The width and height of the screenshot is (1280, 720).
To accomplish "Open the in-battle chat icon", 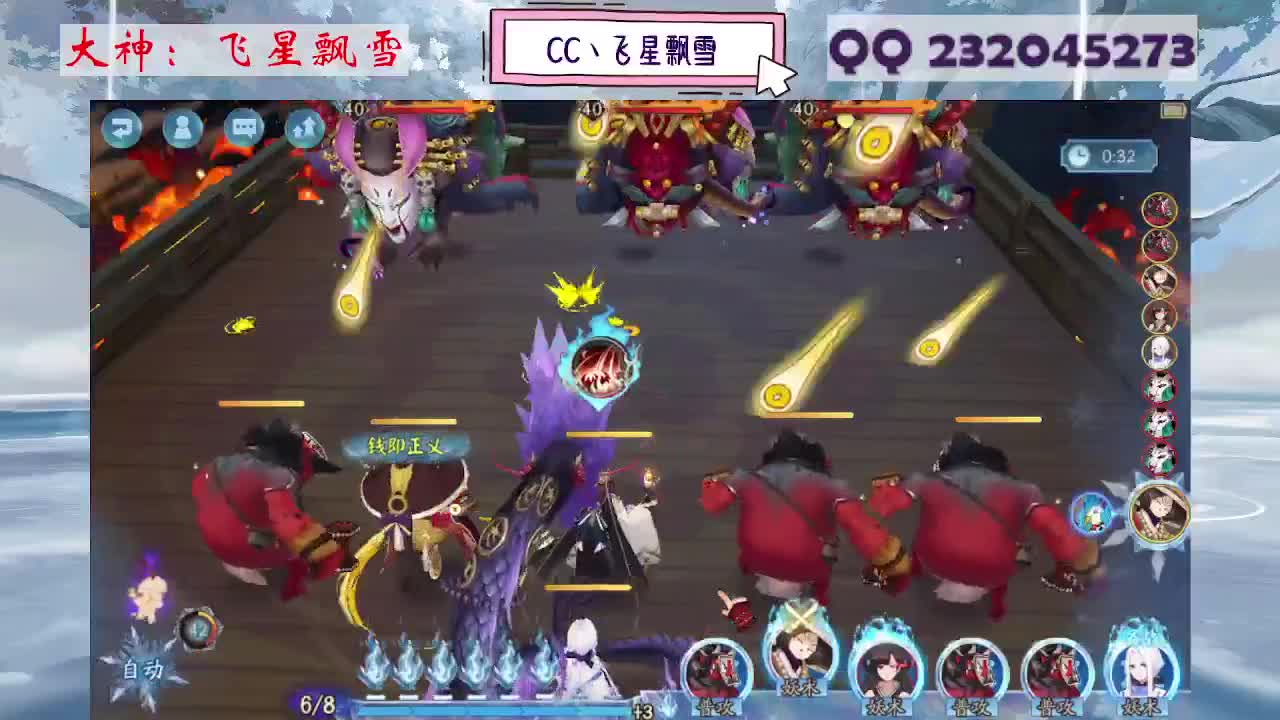I will click(x=243, y=130).
